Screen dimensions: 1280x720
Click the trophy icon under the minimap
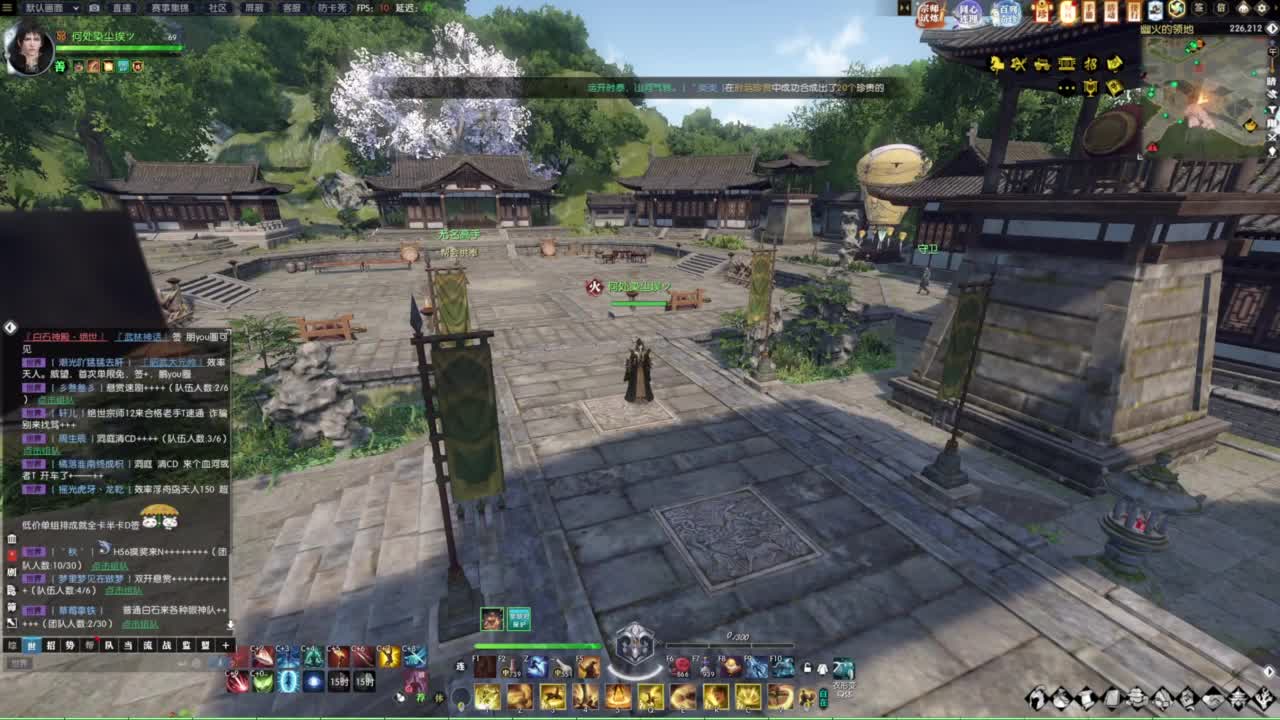[x=1090, y=87]
